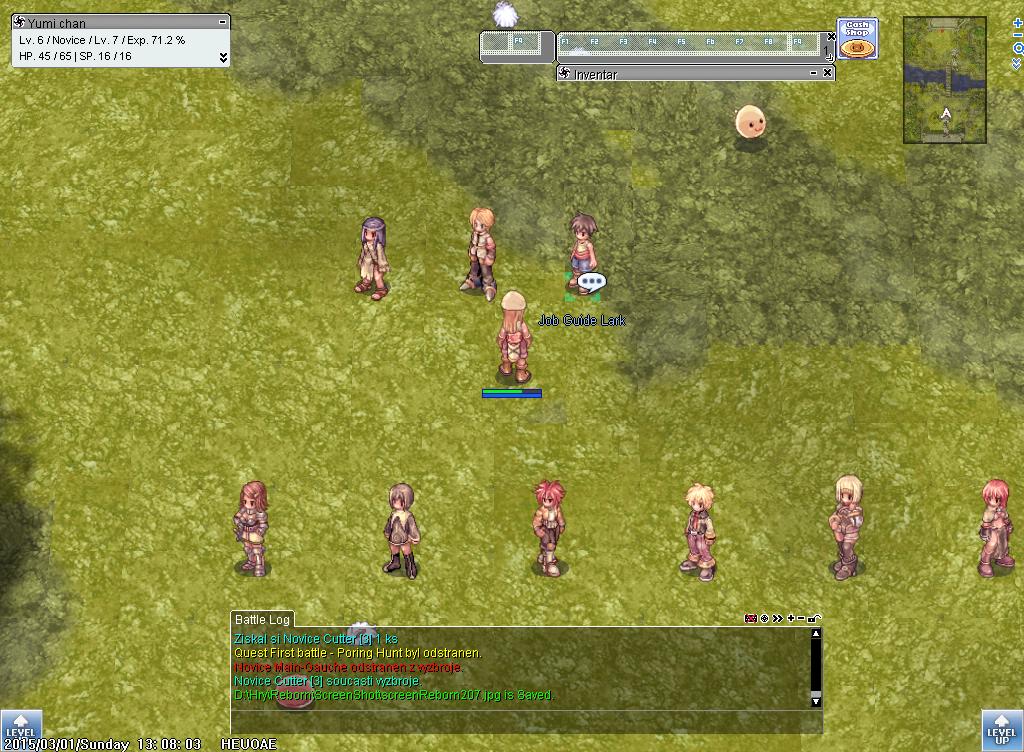This screenshot has width=1024, height=752.
Task: Click the magnifier icon beside the minimap
Action: (x=1017, y=49)
